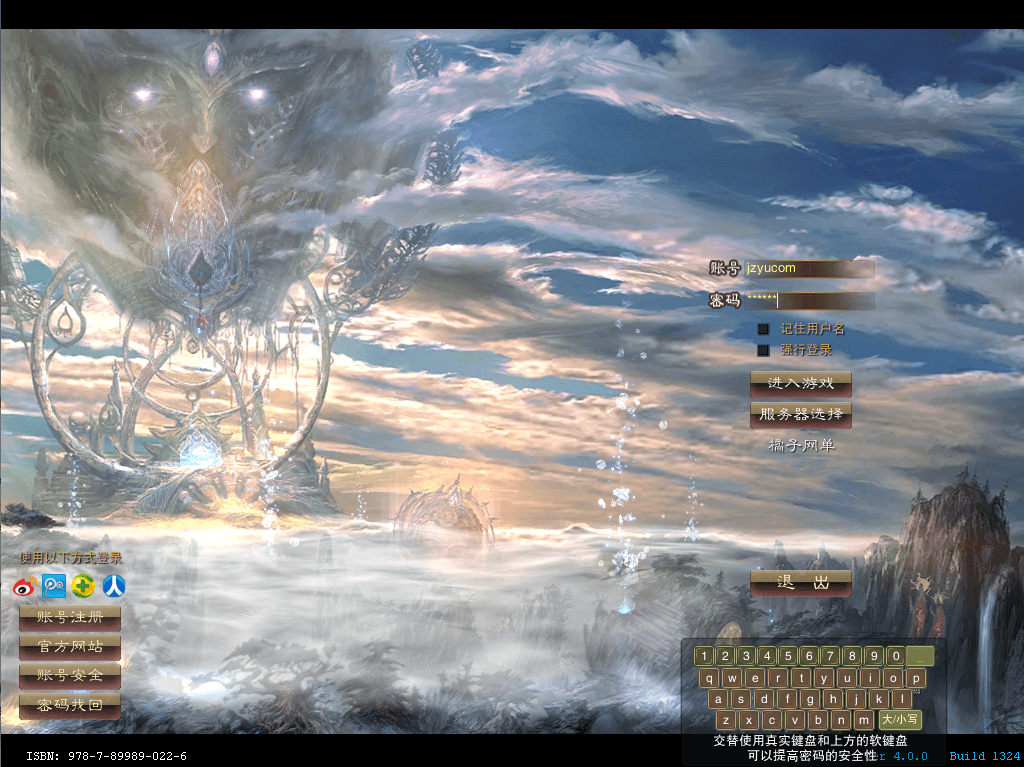Screen dimensions: 1024x767
Task: Log in with the Renren icon
Action: click(114, 586)
